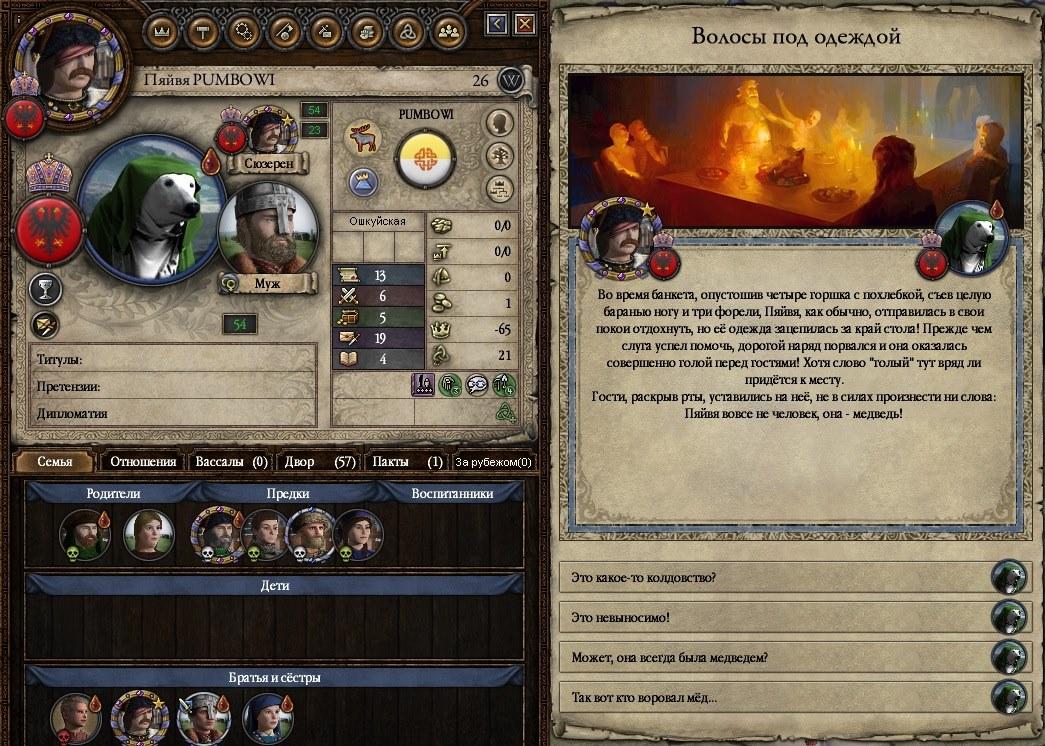Open the three-people icon in the toolbar
This screenshot has height=746, width=1045.
click(448, 31)
